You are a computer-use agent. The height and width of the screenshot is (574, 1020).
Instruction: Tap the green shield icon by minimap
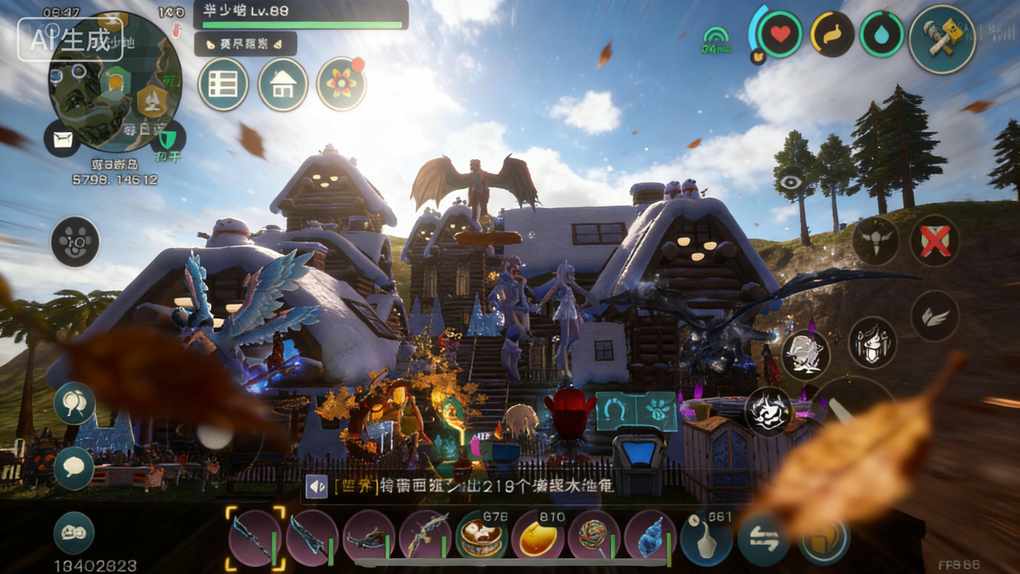(x=169, y=136)
